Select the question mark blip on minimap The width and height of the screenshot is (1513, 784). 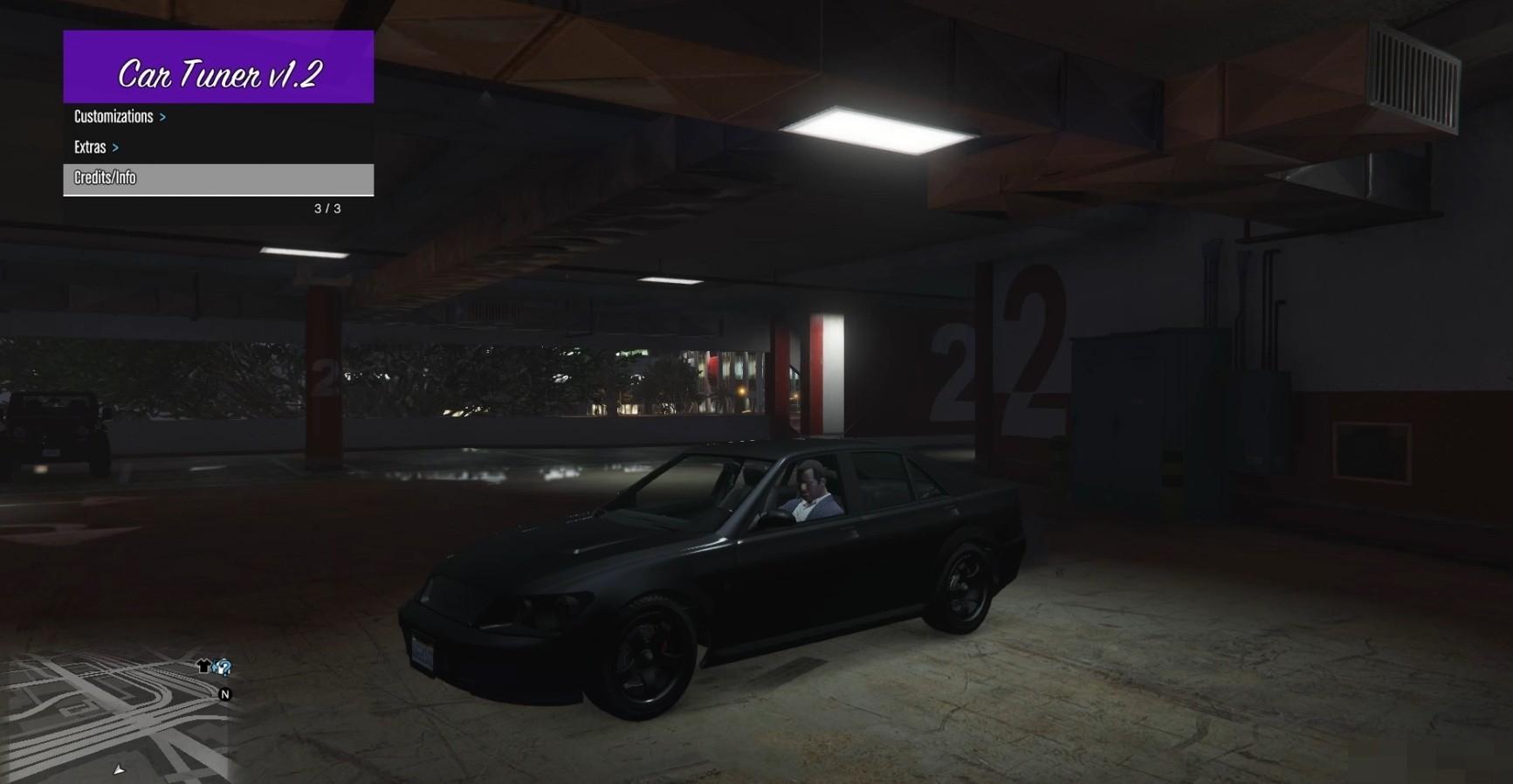[x=224, y=668]
